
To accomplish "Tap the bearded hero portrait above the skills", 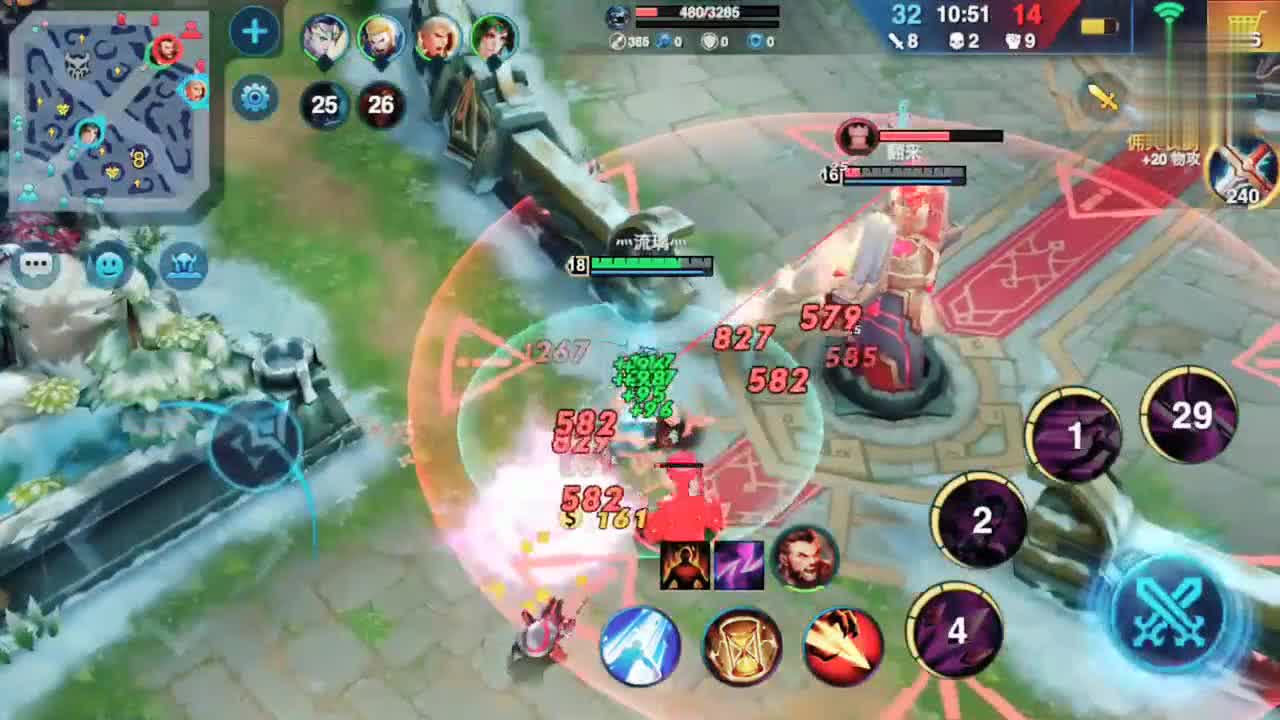I will [804, 558].
